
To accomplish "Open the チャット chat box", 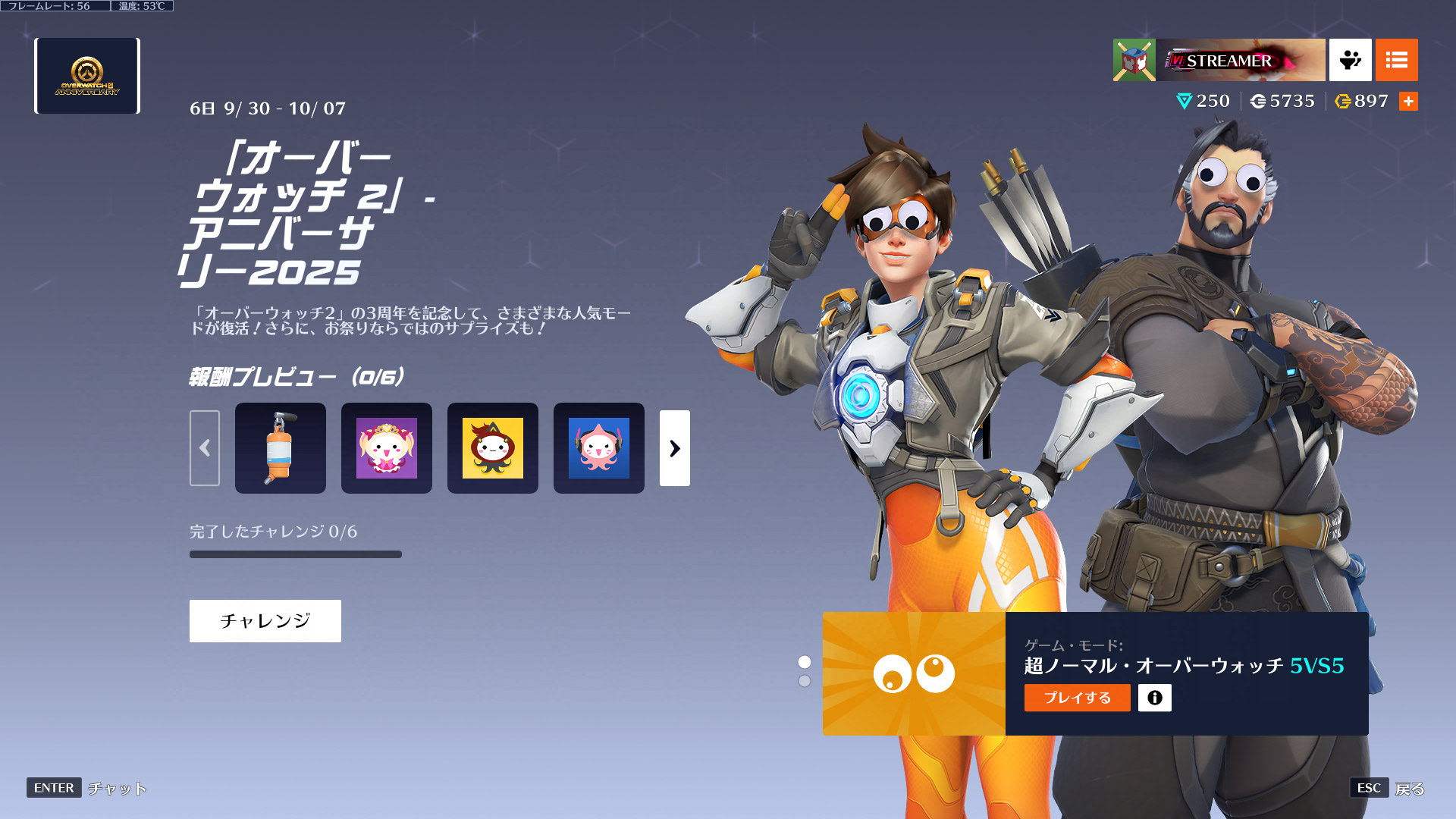I will coord(117,789).
